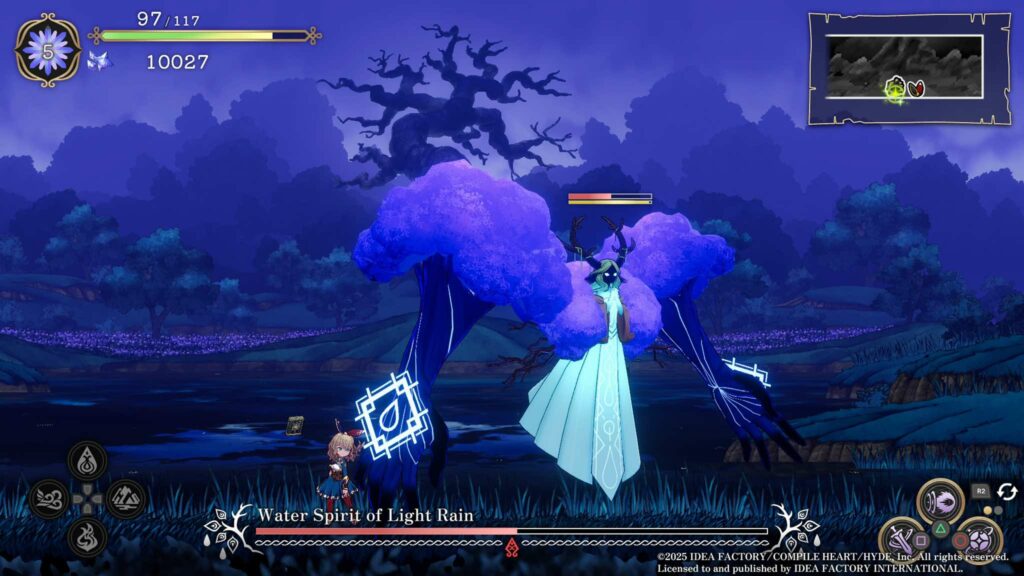This screenshot has width=1024, height=576.
Task: Activate the sword attack skill icon
Action: click(902, 539)
